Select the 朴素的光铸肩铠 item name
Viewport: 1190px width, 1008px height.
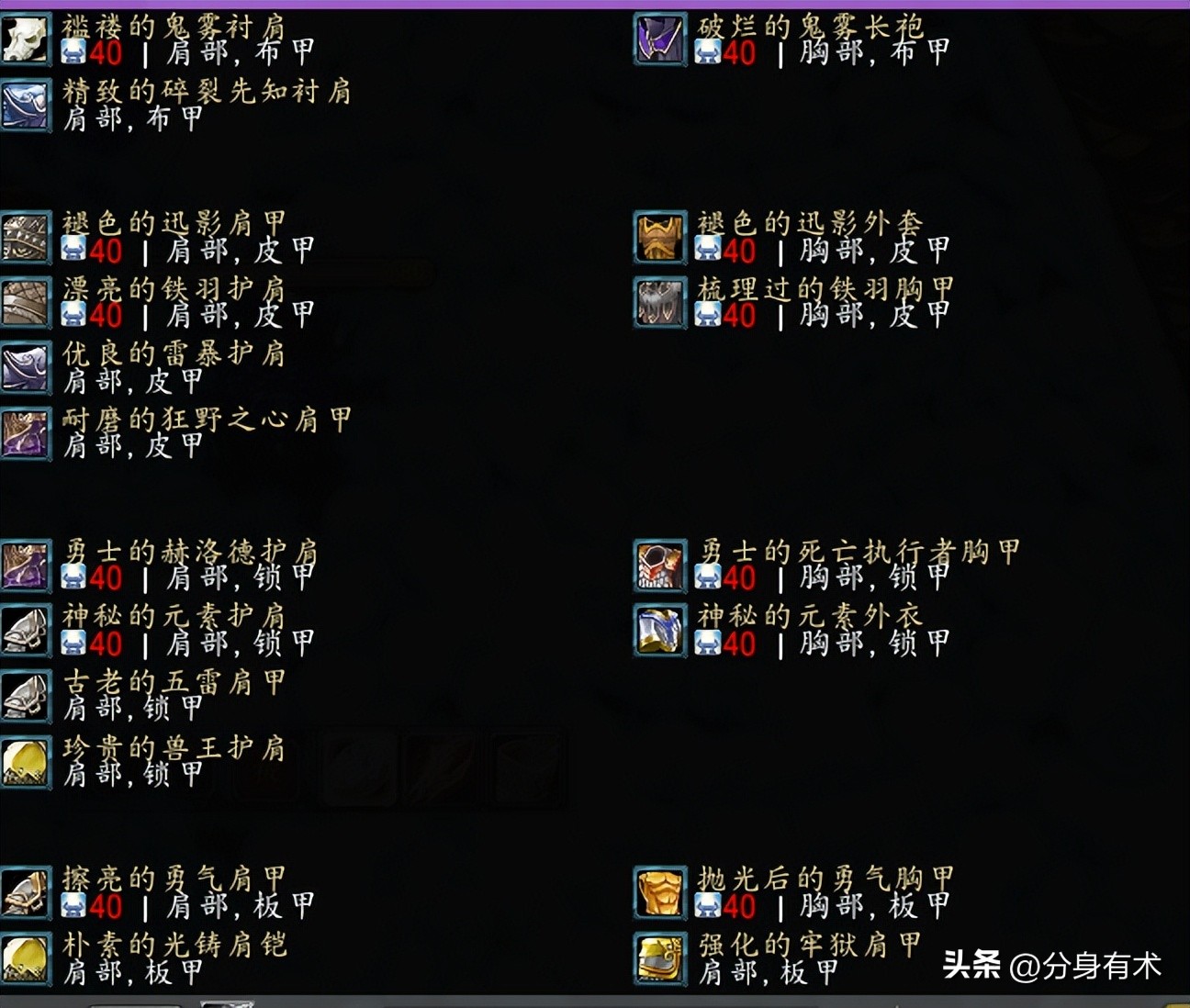pos(174,945)
